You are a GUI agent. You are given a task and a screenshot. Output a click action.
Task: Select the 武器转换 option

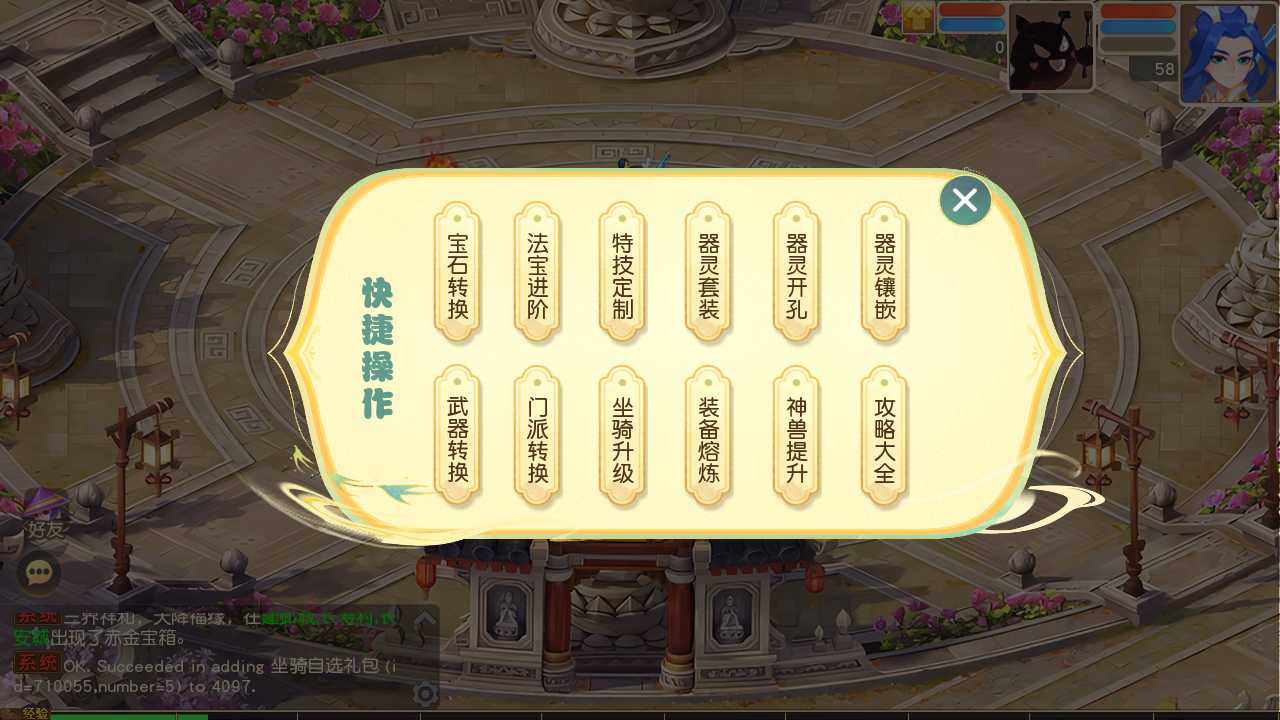pos(457,438)
